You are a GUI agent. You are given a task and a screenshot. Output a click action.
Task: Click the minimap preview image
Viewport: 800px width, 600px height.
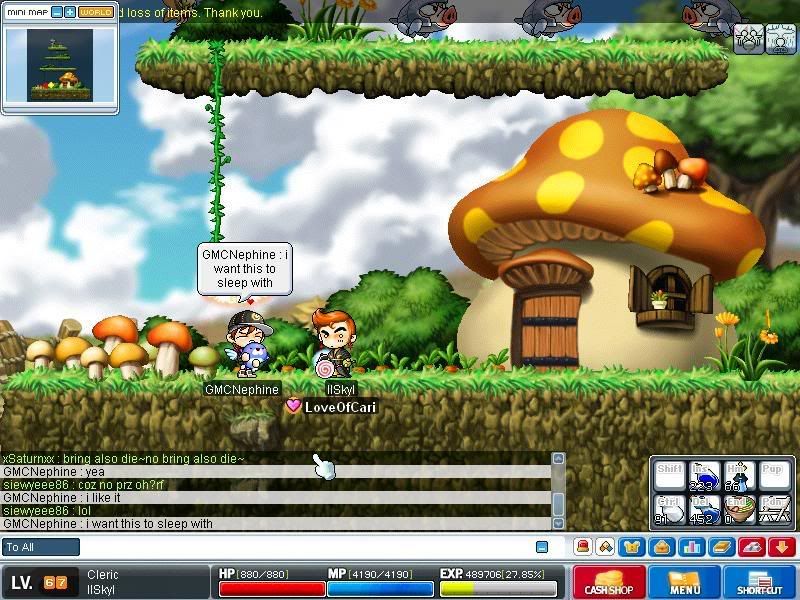coord(59,64)
